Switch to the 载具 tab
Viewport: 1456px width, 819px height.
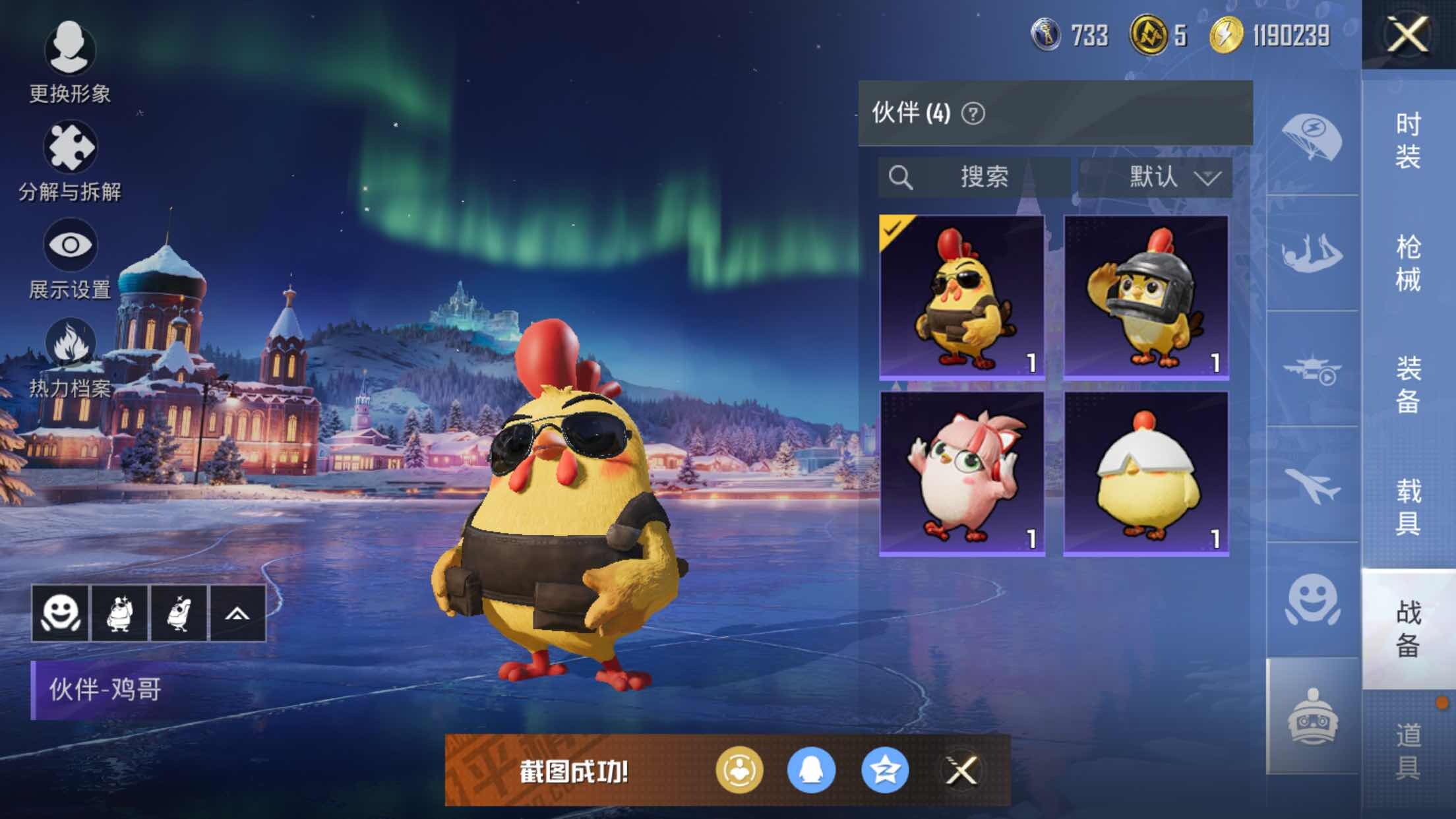click(1408, 506)
